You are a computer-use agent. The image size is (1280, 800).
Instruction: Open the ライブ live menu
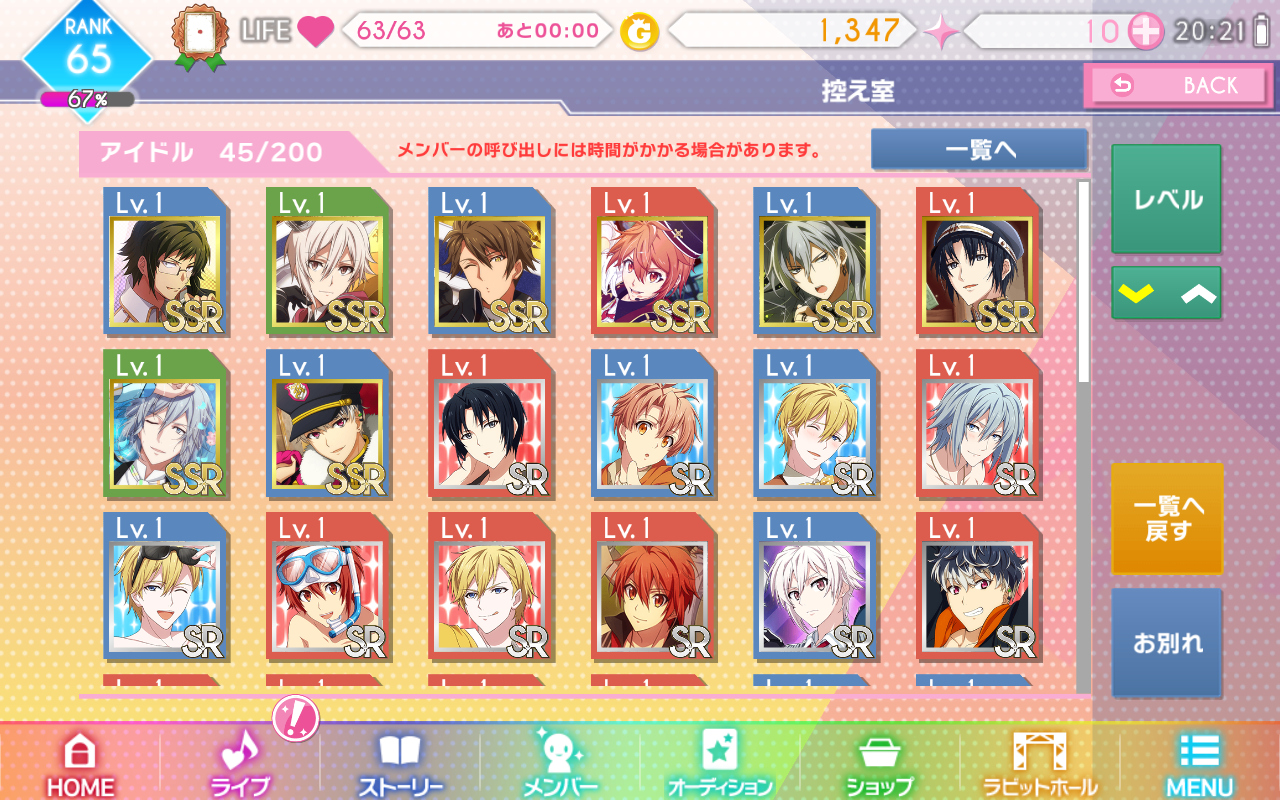pos(240,764)
